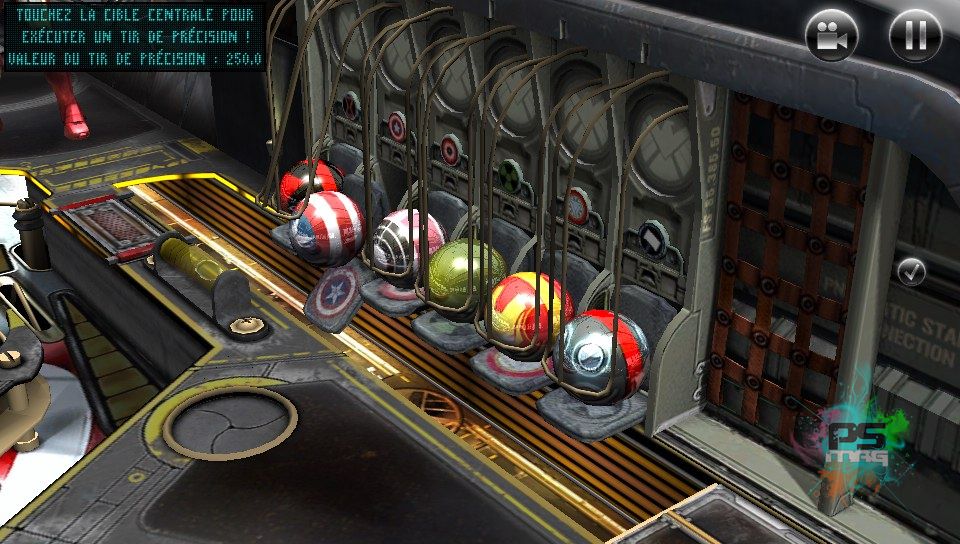Switch the camera view with the camera button
Viewport: 960px width, 544px height.
[x=832, y=35]
